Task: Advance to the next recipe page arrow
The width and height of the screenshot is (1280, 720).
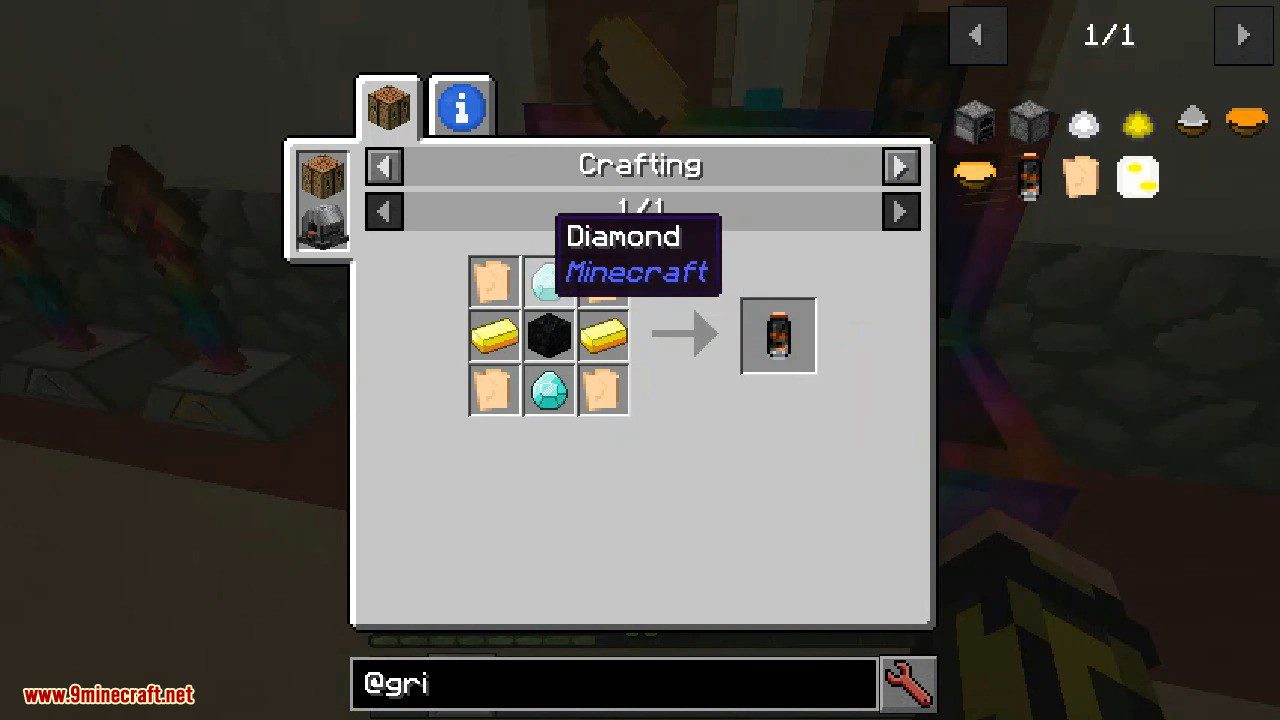Action: pyautogui.click(x=899, y=211)
